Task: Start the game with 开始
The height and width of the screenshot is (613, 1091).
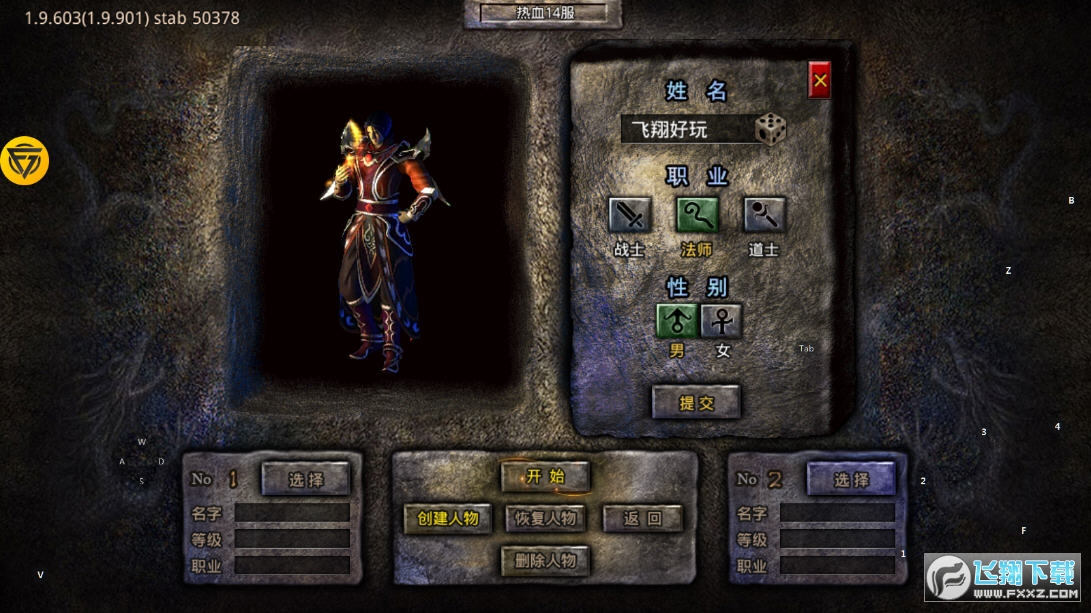Action: 545,476
